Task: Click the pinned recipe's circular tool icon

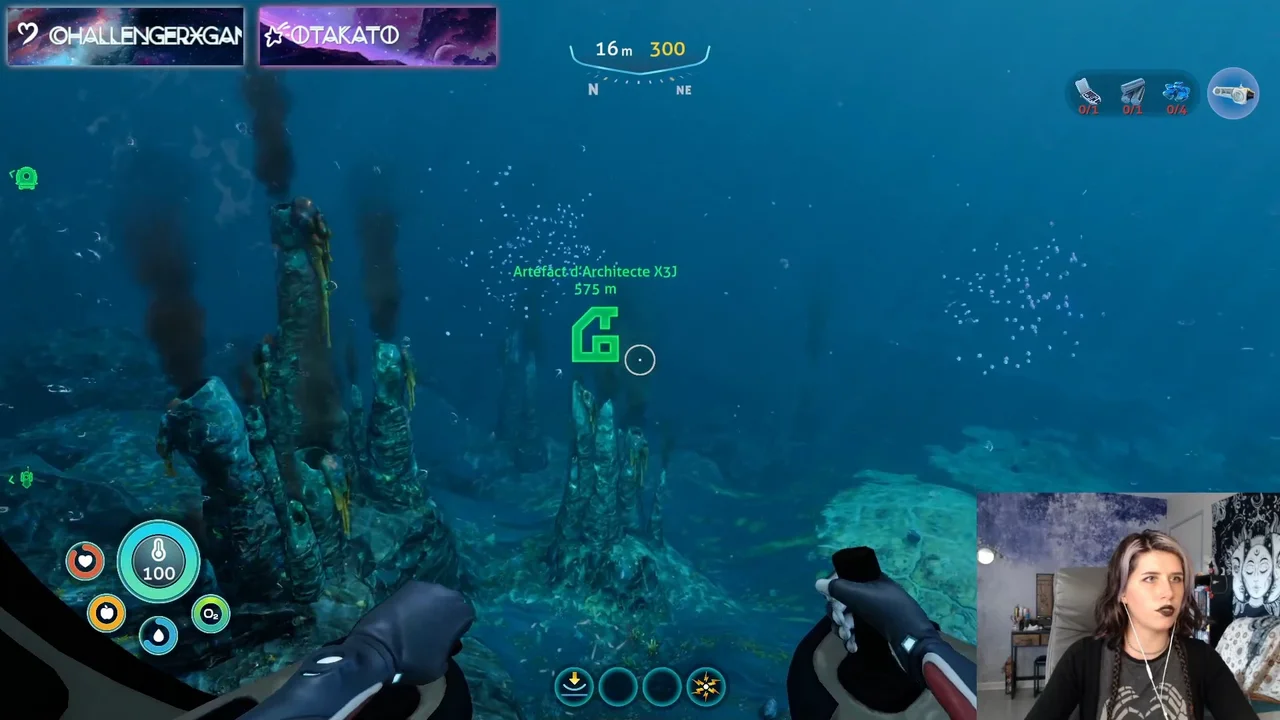Action: pyautogui.click(x=1233, y=94)
